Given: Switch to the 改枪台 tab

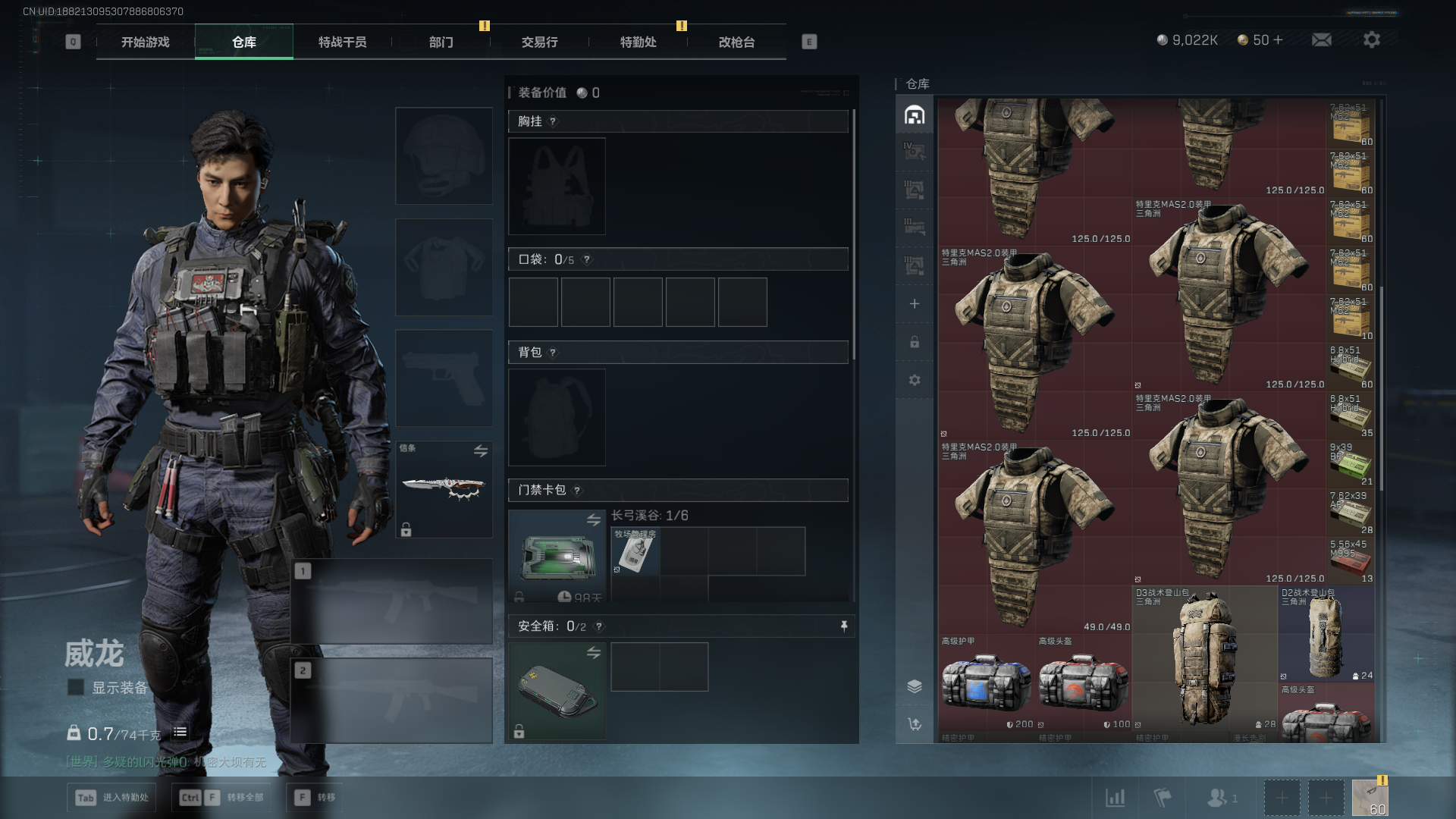Looking at the screenshot, I should [736, 42].
